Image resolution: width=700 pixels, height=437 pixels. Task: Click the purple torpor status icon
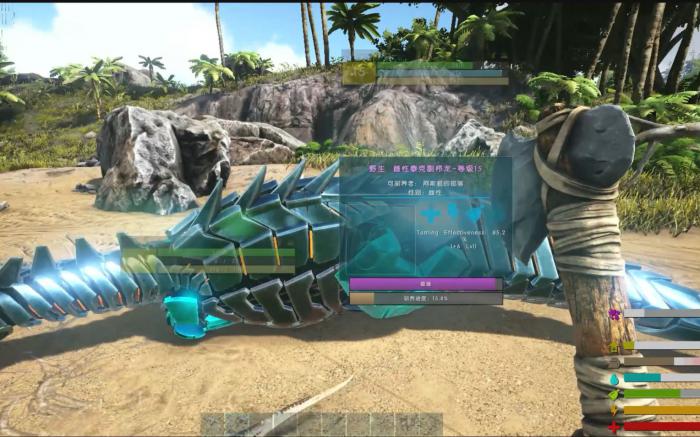614,314
